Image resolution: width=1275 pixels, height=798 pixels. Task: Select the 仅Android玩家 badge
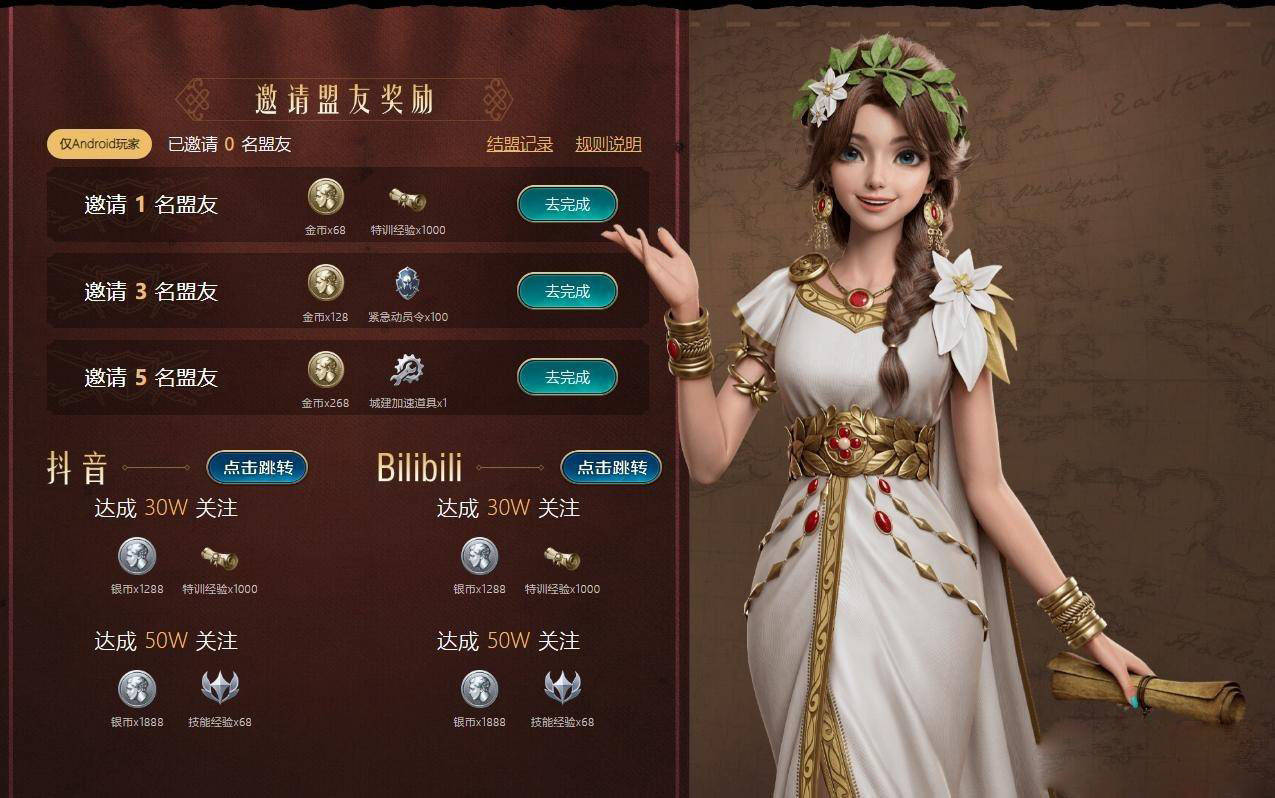click(x=99, y=144)
